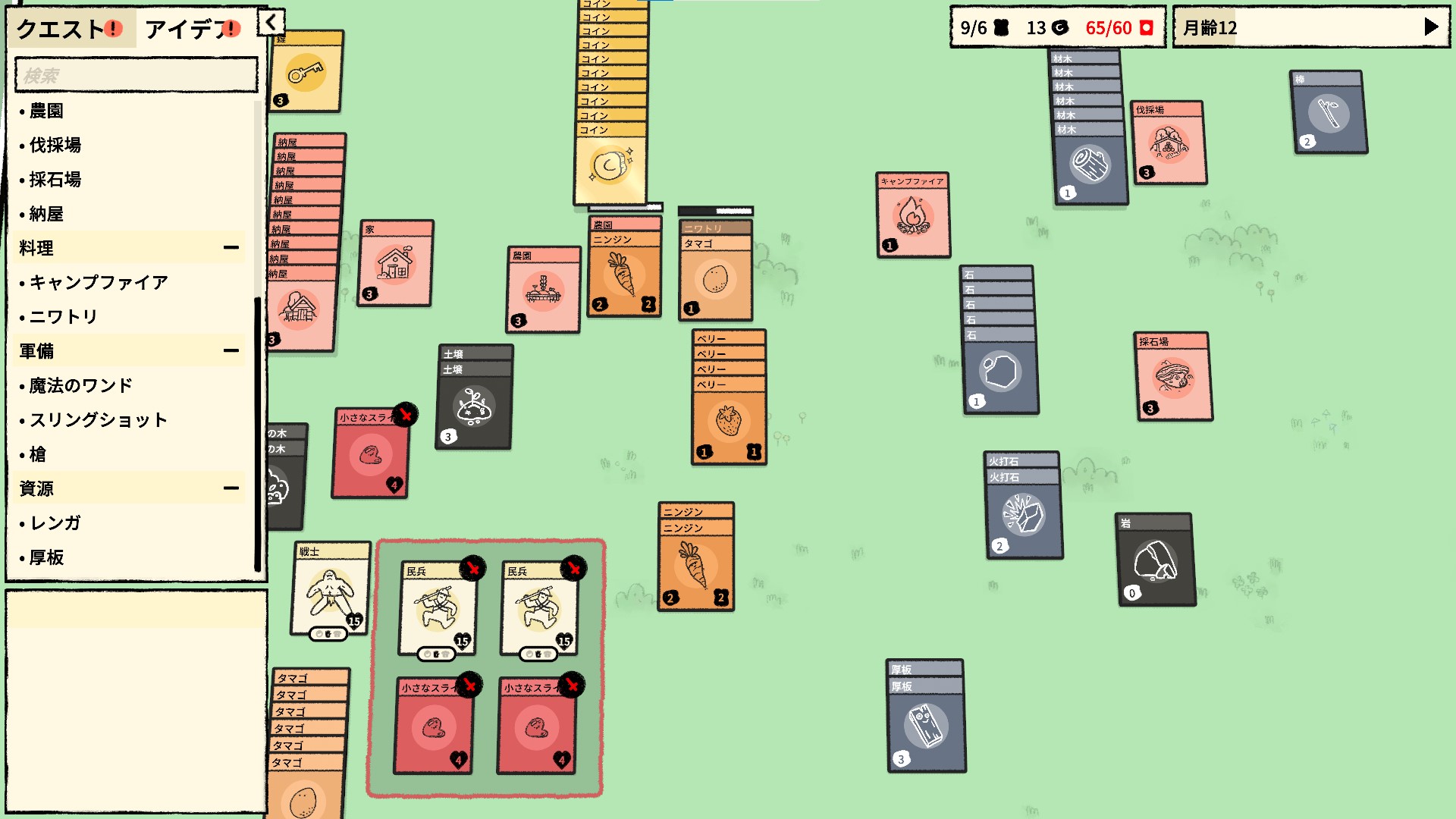Select the キャンプファイア card

point(913,216)
